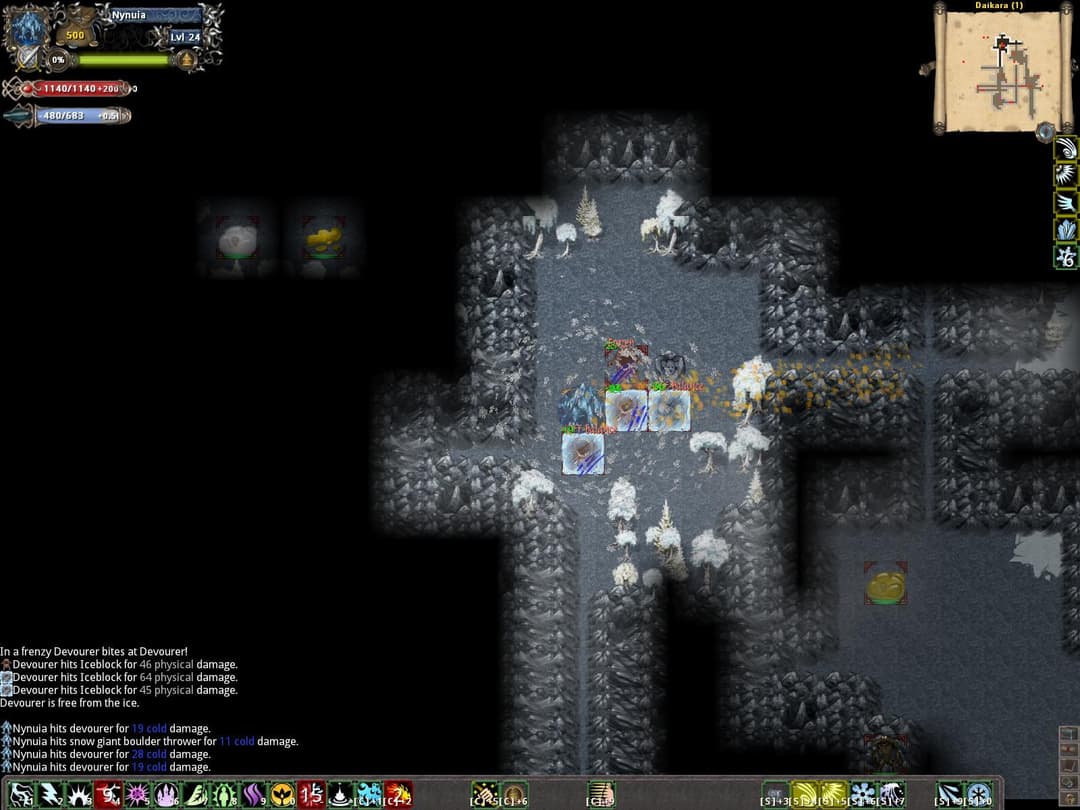Activate the red dragon head skill
This screenshot has width=1080, height=810.
[398, 795]
